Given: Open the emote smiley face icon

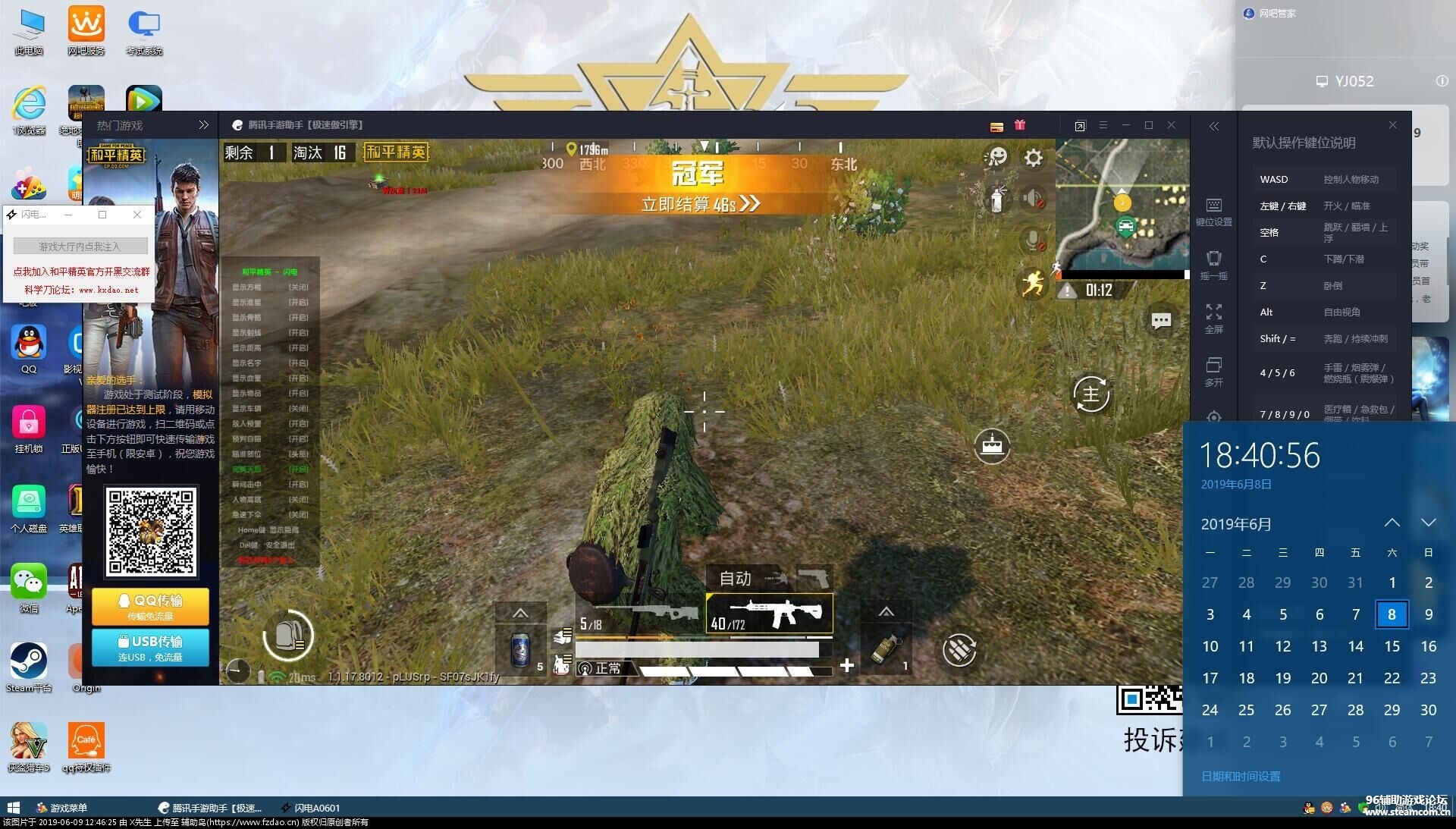Looking at the screenshot, I should (996, 157).
